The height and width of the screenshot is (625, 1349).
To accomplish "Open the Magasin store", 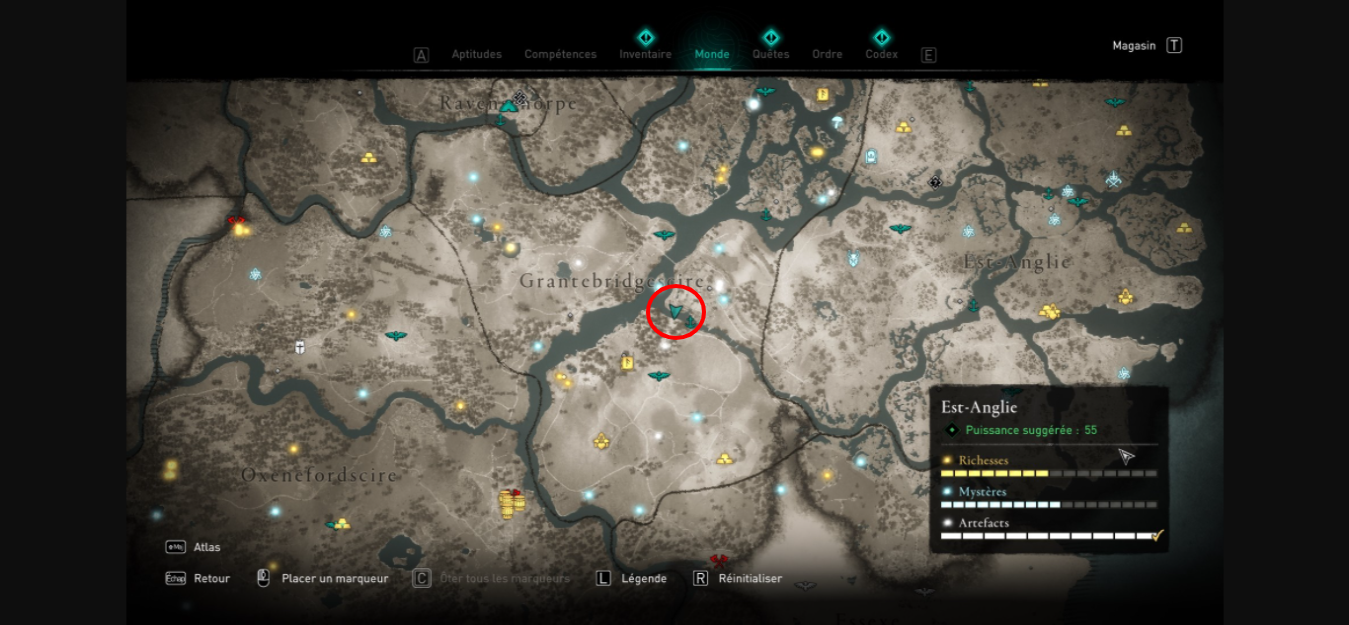I will coord(1134,45).
